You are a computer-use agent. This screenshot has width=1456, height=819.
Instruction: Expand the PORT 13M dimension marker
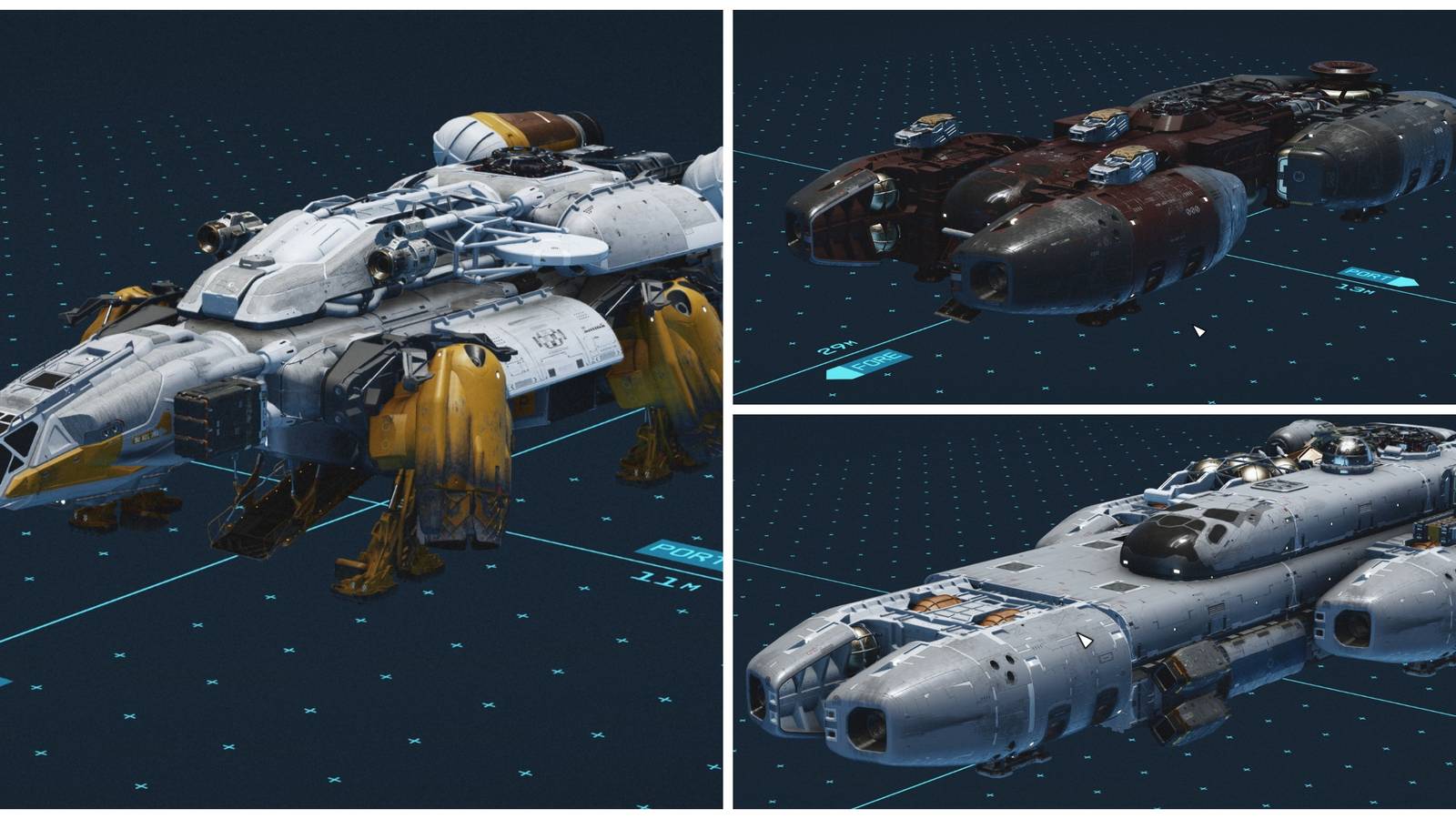point(1365,282)
